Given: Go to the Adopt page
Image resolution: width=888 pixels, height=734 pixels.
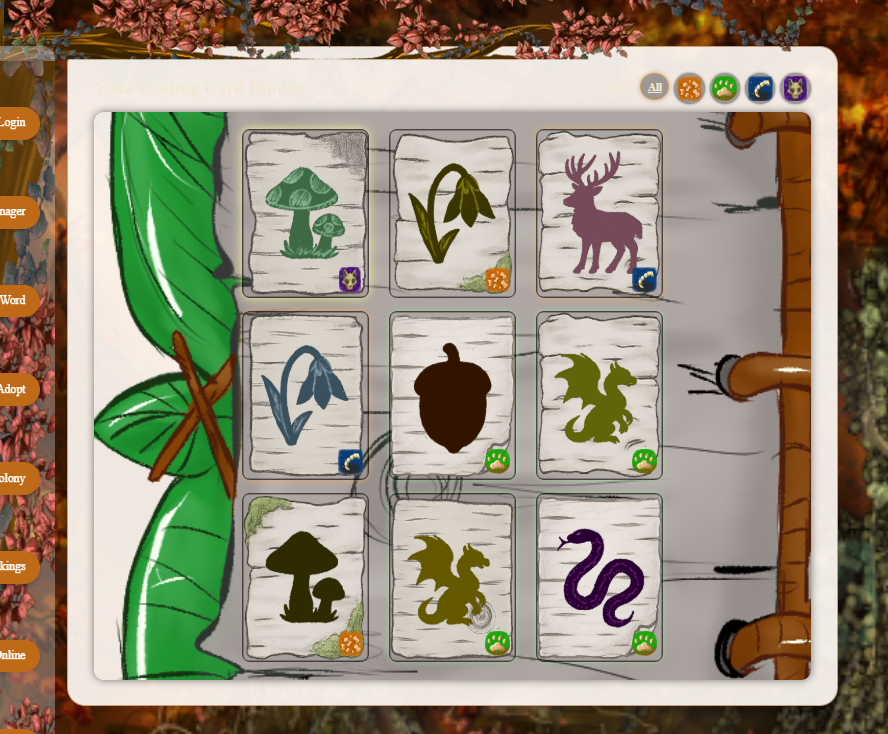Looking at the screenshot, I should (15, 389).
